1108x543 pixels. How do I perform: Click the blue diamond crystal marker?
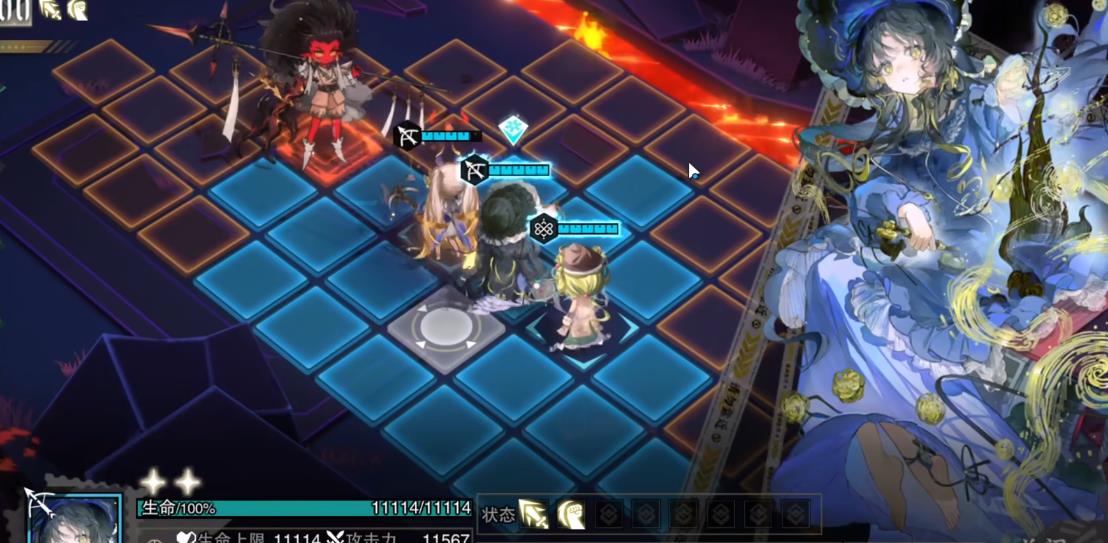tap(513, 128)
